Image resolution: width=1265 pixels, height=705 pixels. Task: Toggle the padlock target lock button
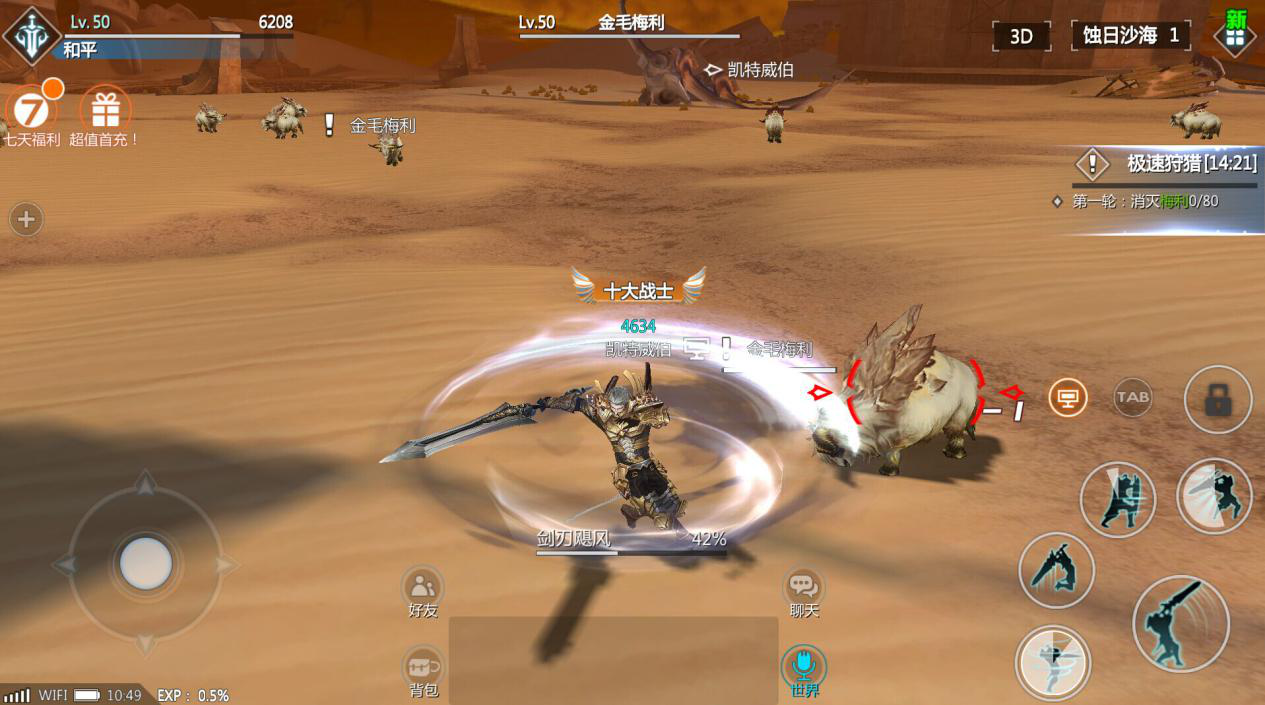click(1217, 400)
